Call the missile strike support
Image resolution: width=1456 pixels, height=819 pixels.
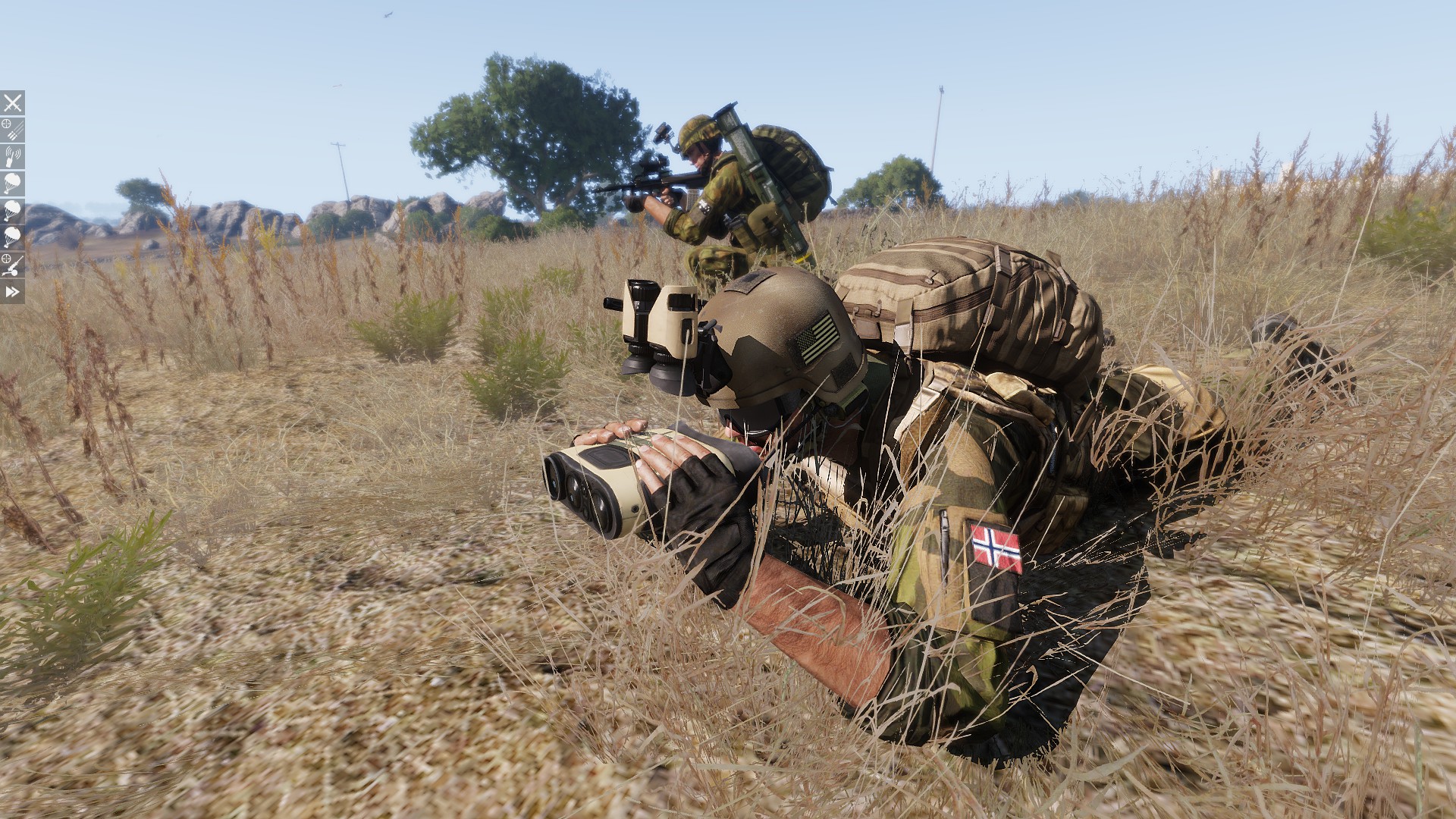click(x=12, y=130)
